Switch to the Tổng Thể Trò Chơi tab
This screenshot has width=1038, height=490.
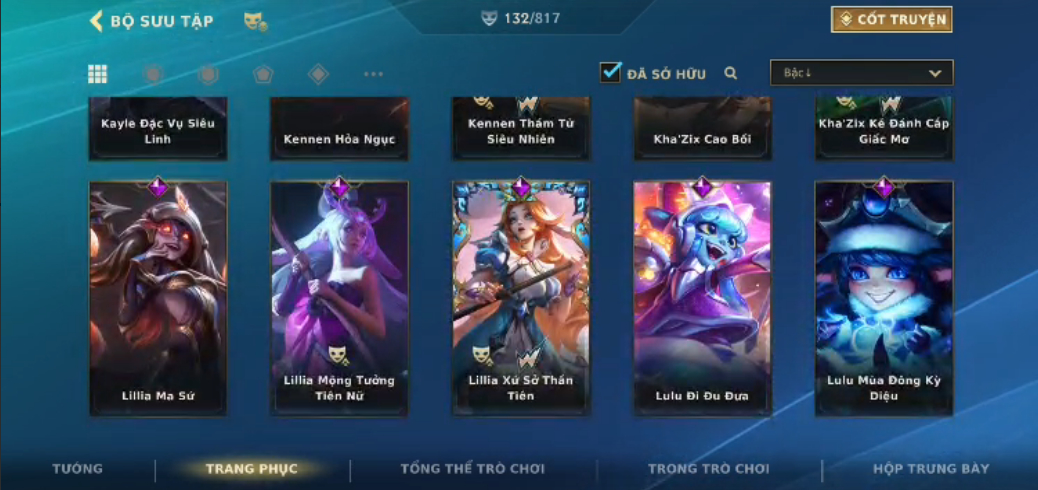point(472,469)
